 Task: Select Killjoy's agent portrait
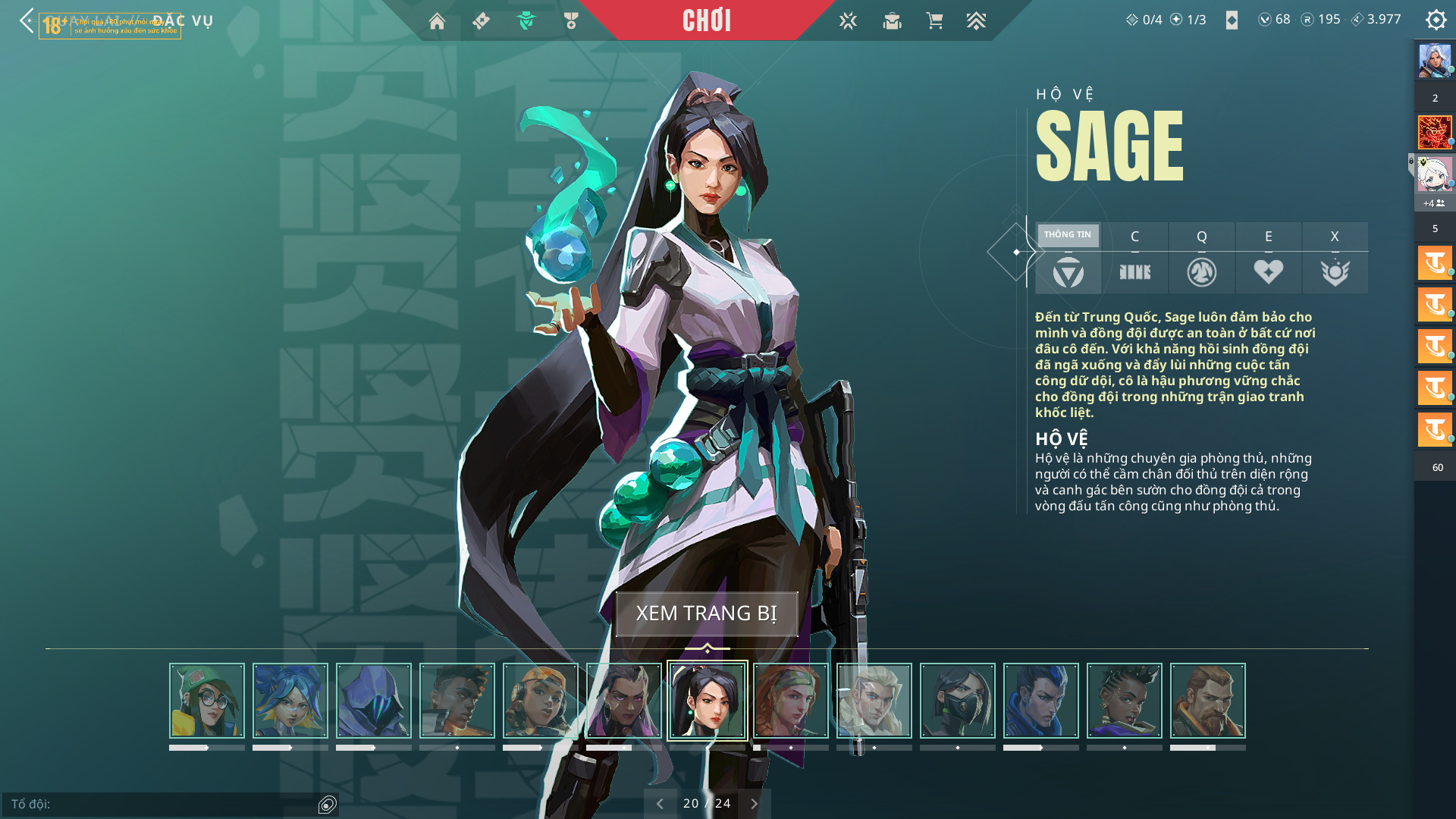click(207, 701)
